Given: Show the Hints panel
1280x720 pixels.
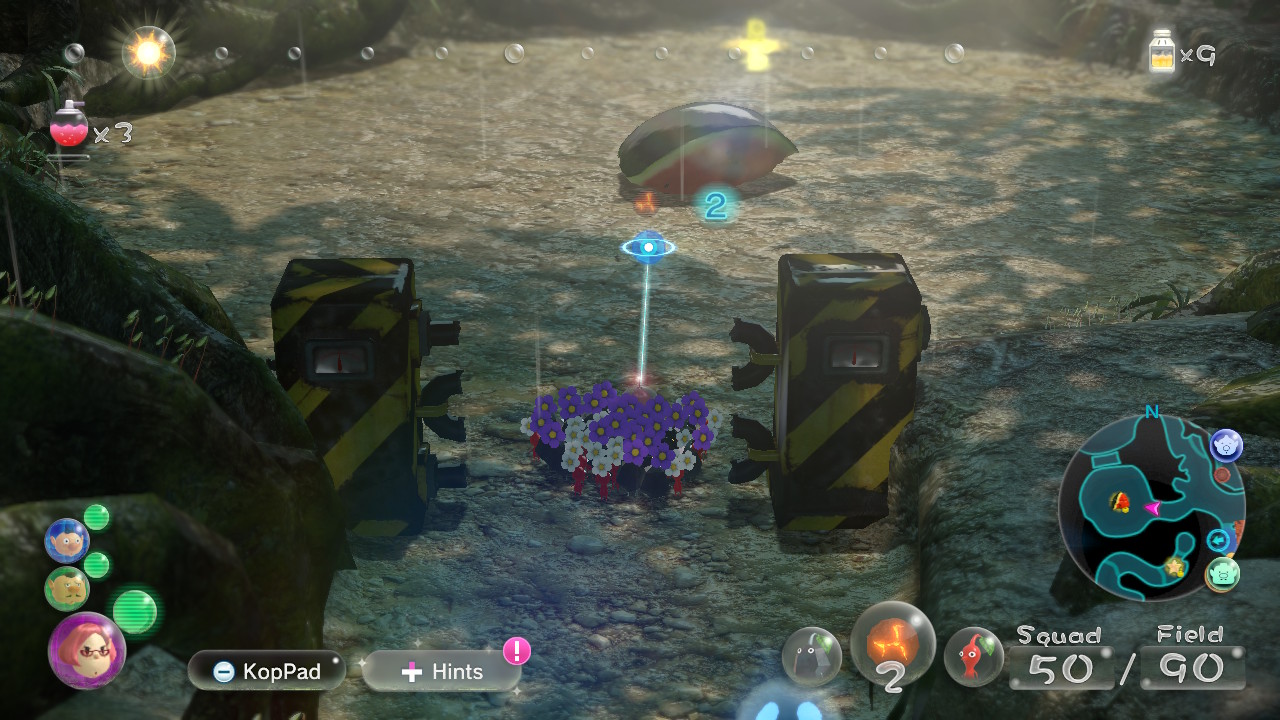Looking at the screenshot, I should coord(441,672).
